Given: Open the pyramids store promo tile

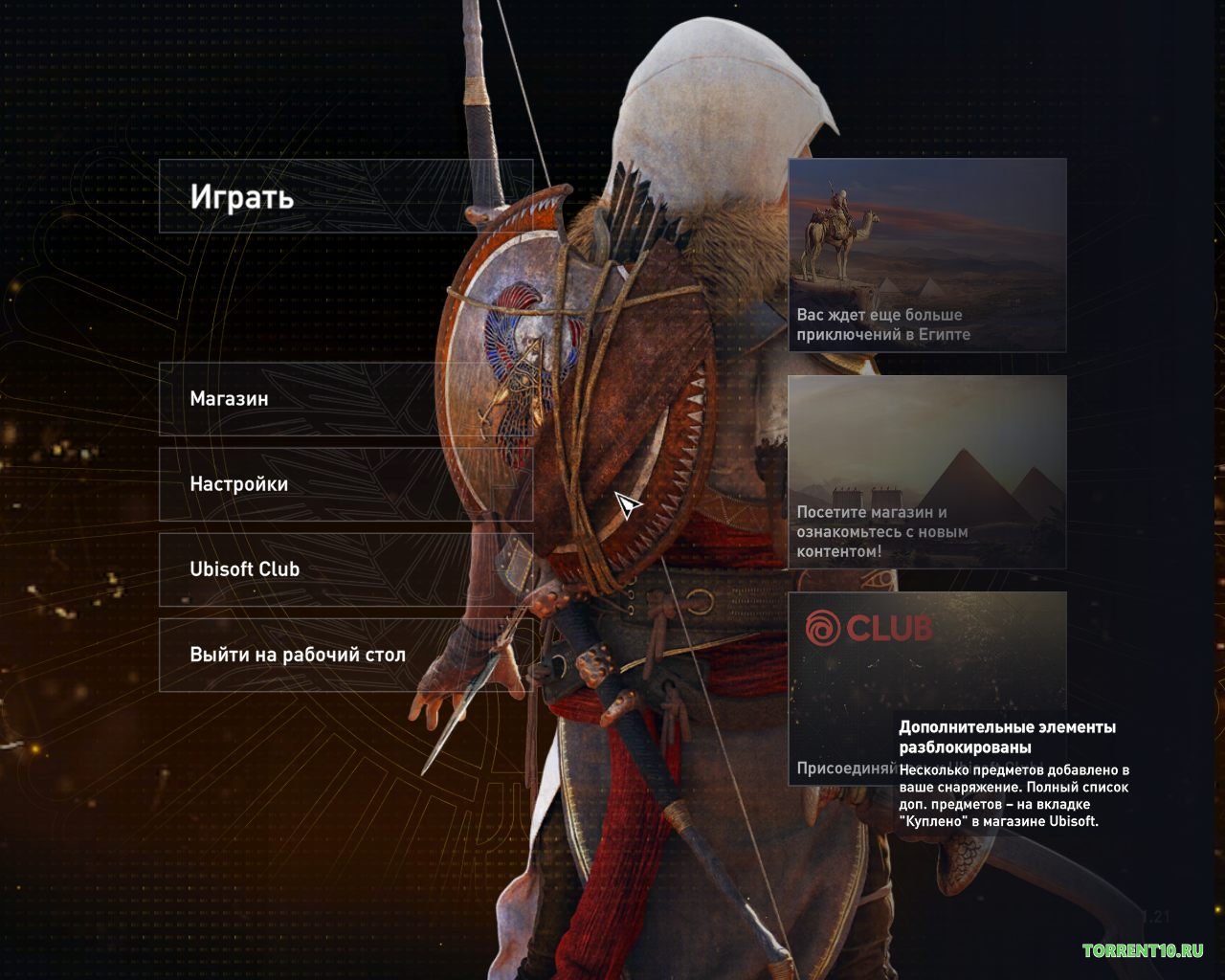Looking at the screenshot, I should (x=926, y=472).
